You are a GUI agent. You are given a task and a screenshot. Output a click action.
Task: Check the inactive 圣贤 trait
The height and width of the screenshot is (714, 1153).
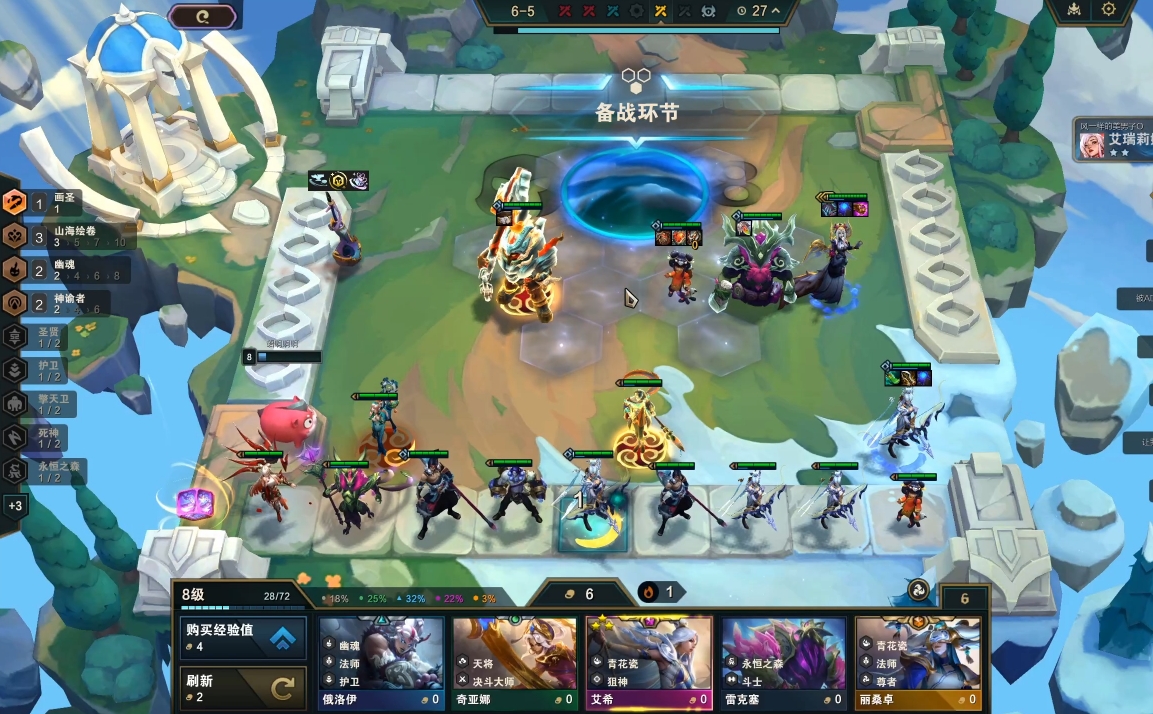click(x=45, y=337)
